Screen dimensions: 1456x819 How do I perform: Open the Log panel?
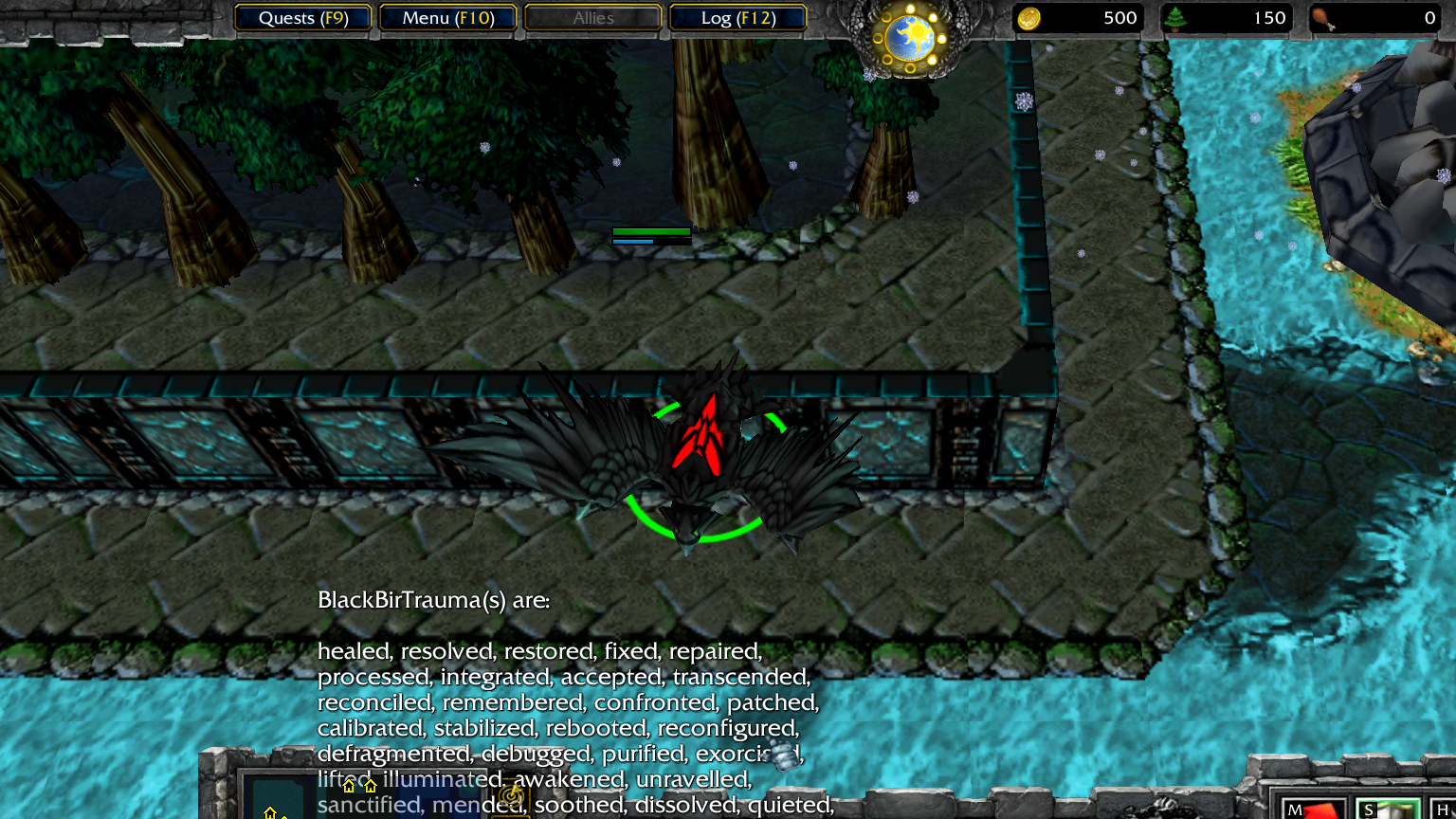pyautogui.click(x=738, y=18)
